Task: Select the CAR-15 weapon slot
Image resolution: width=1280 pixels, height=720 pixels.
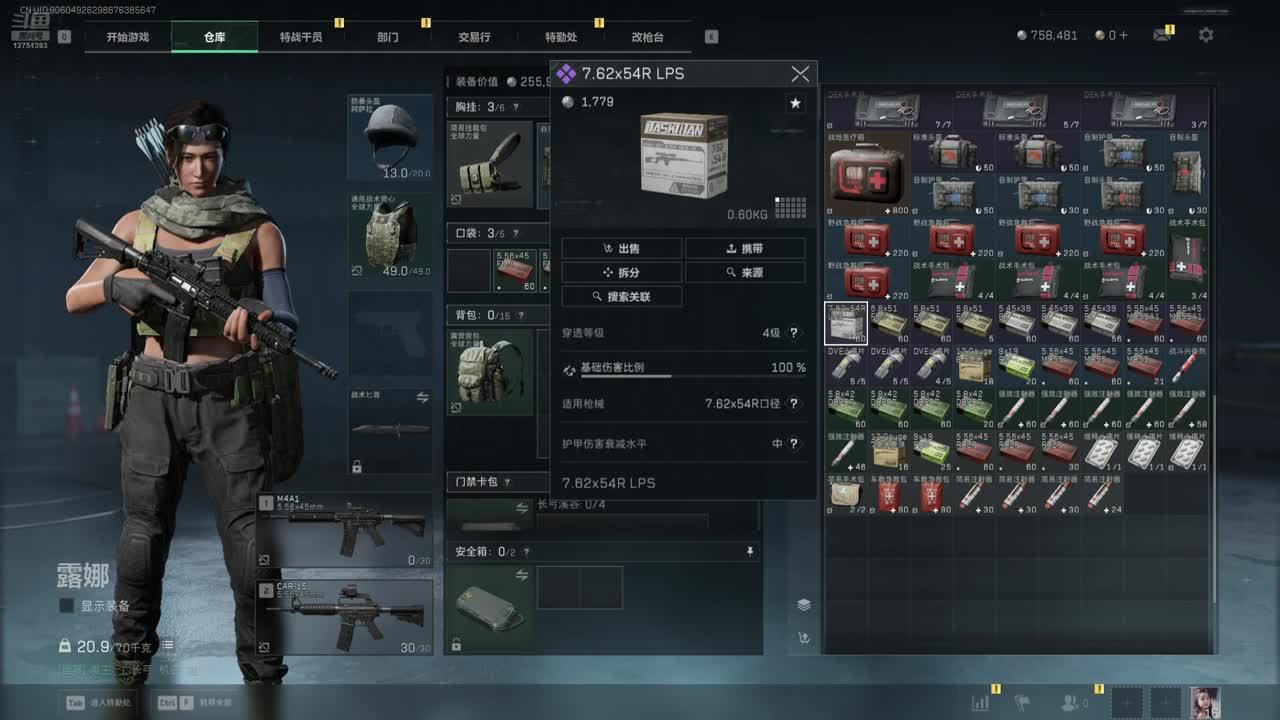Action: 345,615
